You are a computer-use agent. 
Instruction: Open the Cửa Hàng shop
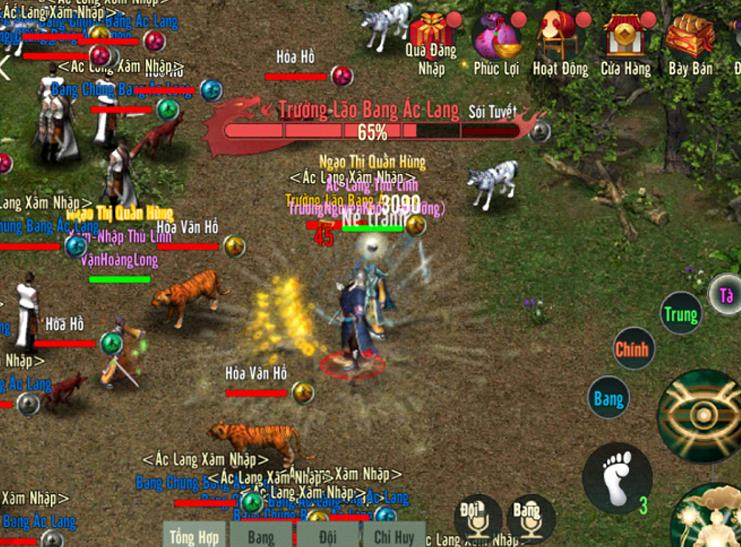626,38
